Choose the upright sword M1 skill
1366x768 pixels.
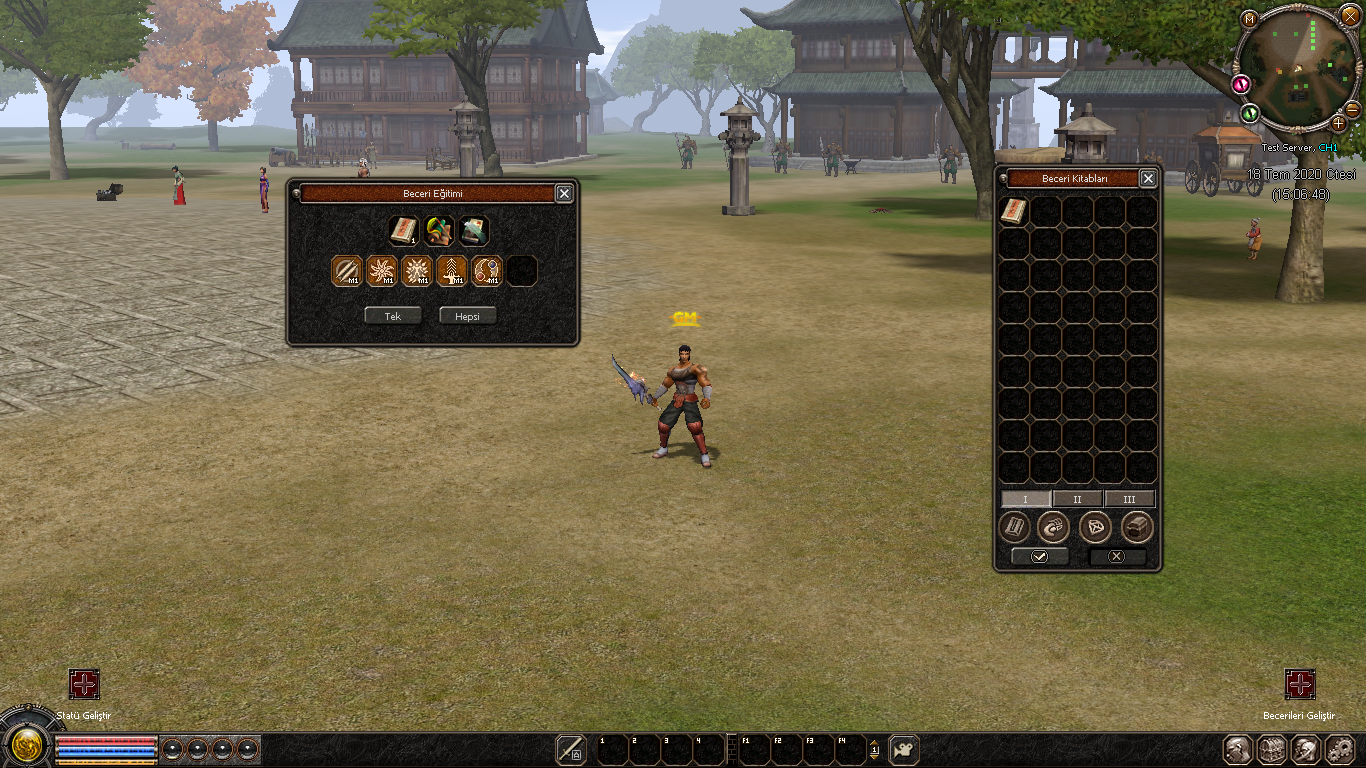click(452, 271)
